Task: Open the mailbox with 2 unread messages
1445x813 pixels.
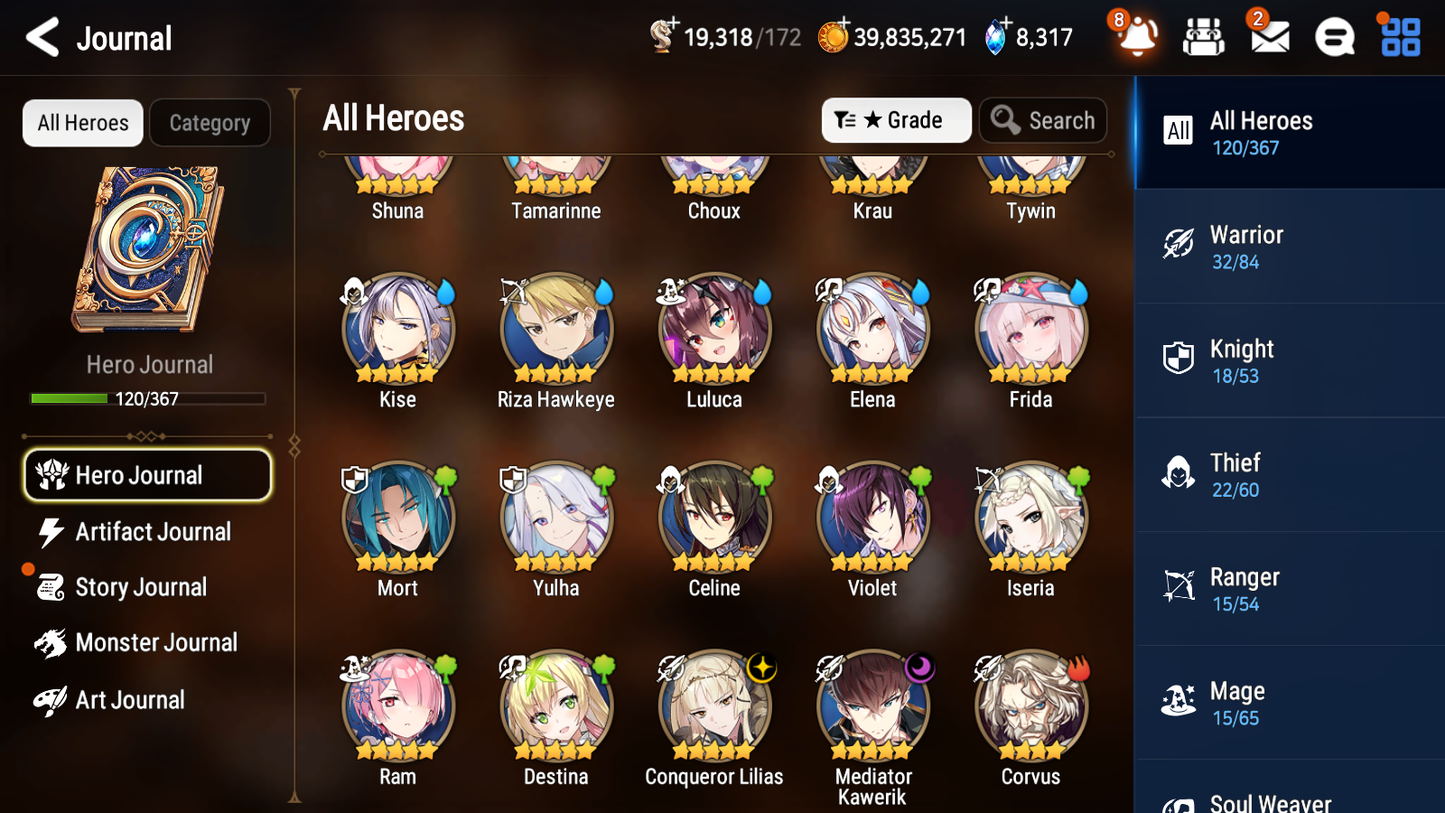Action: coord(1268,36)
